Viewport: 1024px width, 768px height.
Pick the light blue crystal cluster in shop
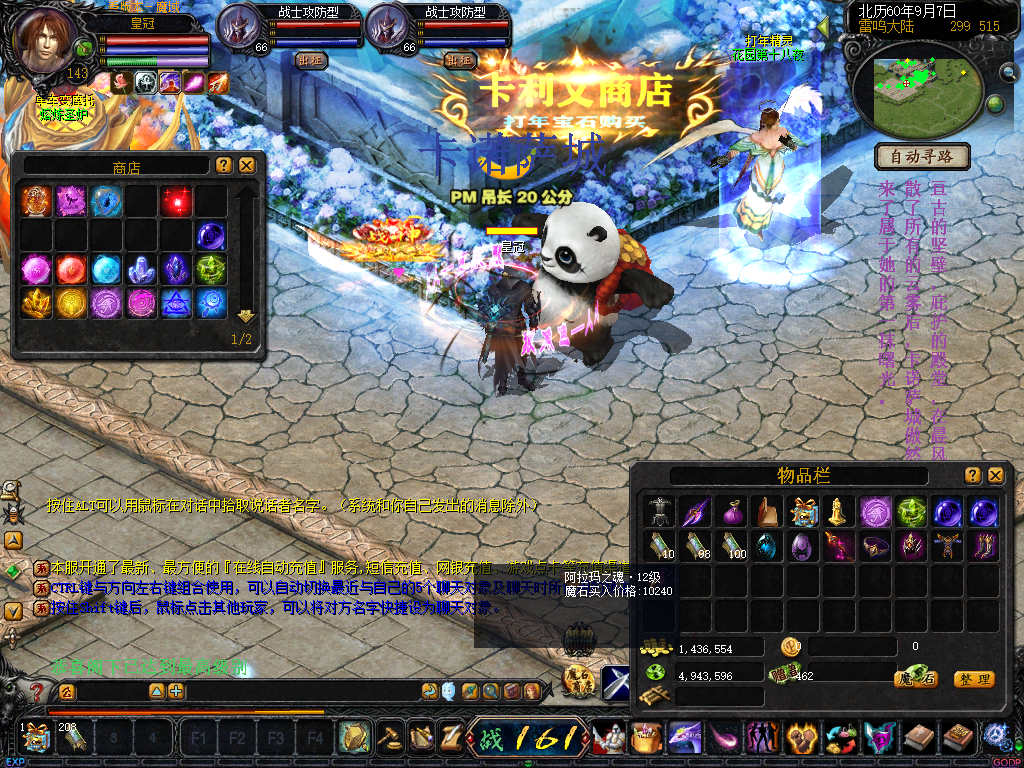142,269
